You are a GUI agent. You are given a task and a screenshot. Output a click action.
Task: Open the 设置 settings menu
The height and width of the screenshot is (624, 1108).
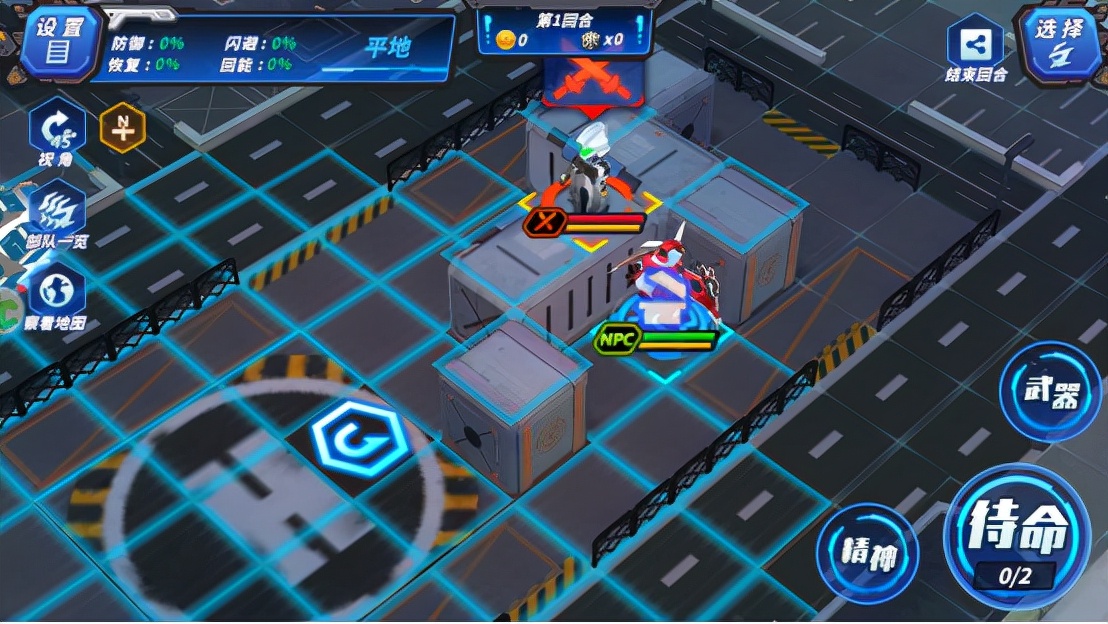(59, 42)
